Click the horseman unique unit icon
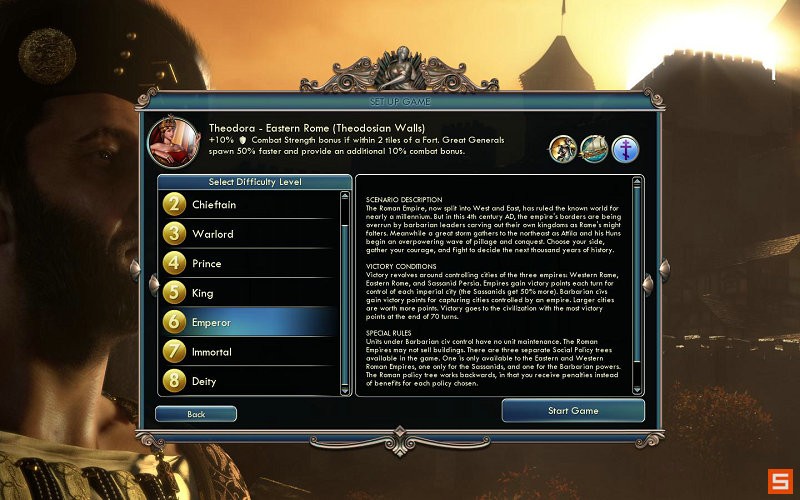The height and width of the screenshot is (500, 800). click(563, 149)
